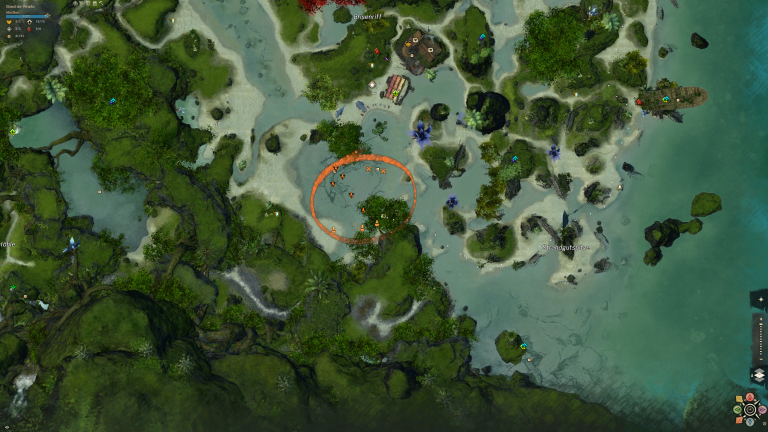Select the blue icon below the compass

click(750, 421)
